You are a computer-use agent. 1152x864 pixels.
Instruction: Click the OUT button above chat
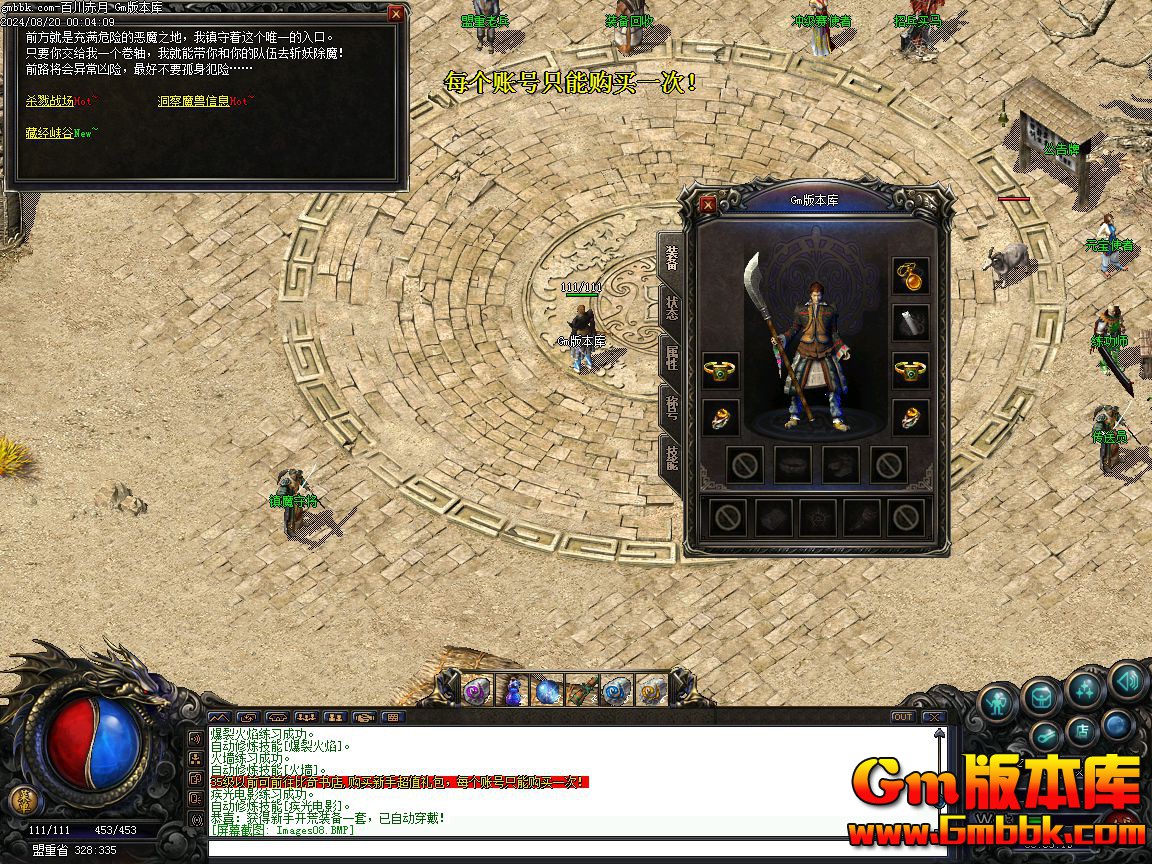[x=903, y=717]
